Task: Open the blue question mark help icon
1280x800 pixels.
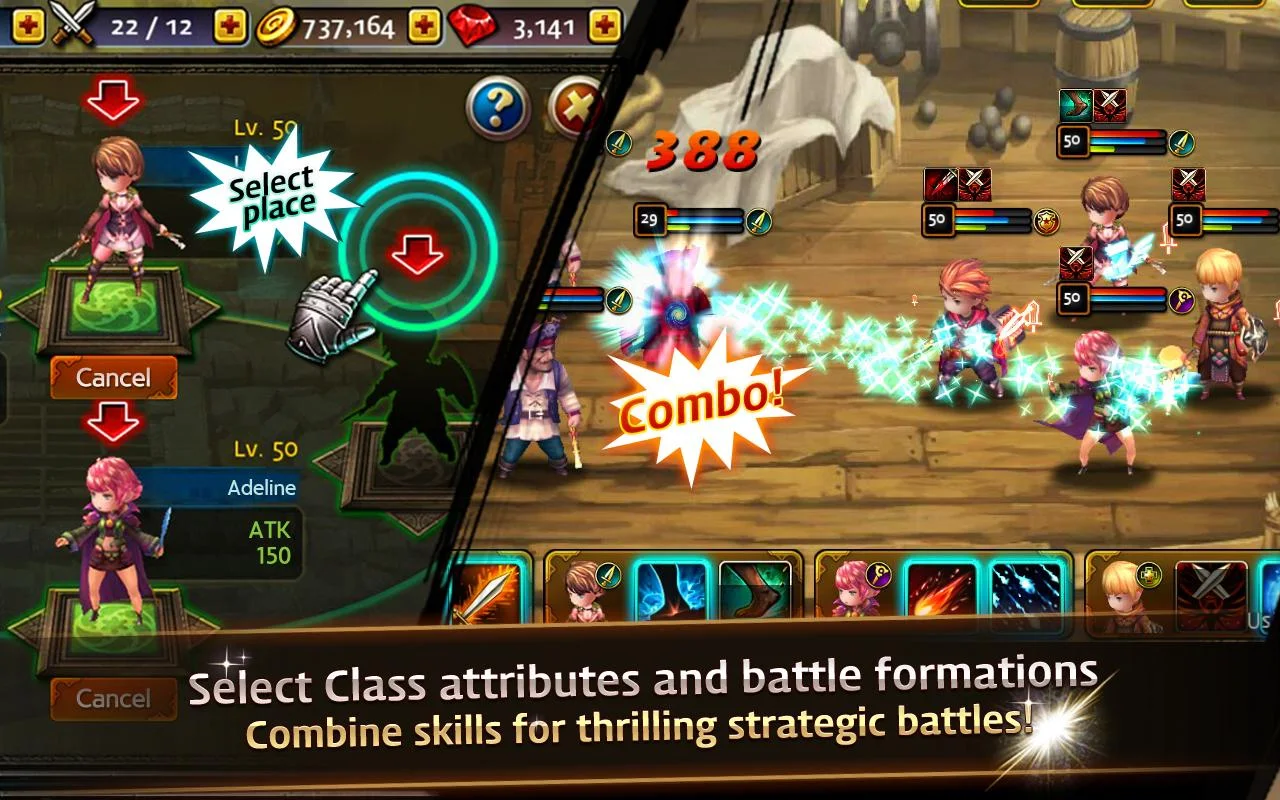Action: tap(497, 110)
